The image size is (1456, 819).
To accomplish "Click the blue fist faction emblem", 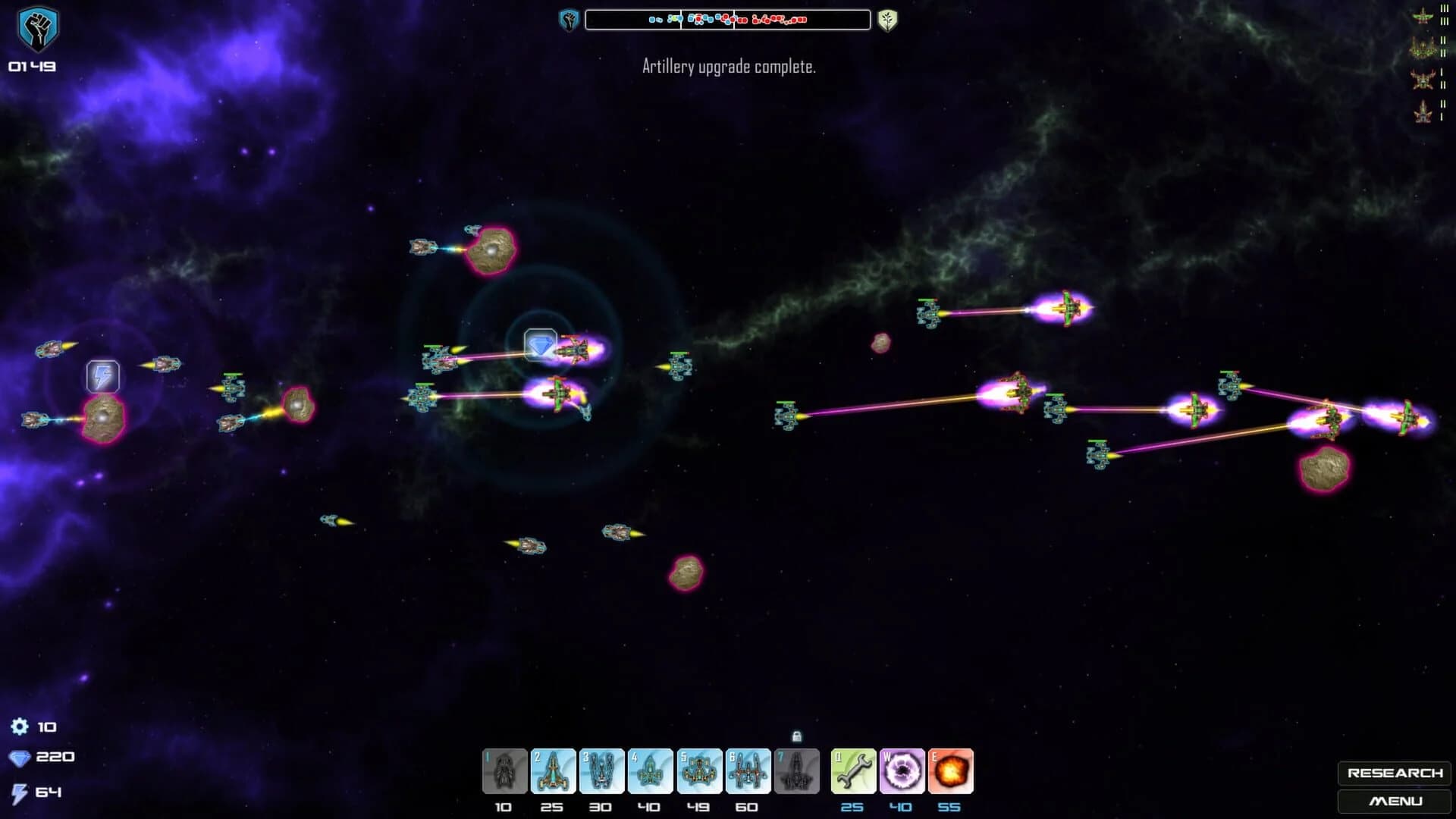I will 570,17.
